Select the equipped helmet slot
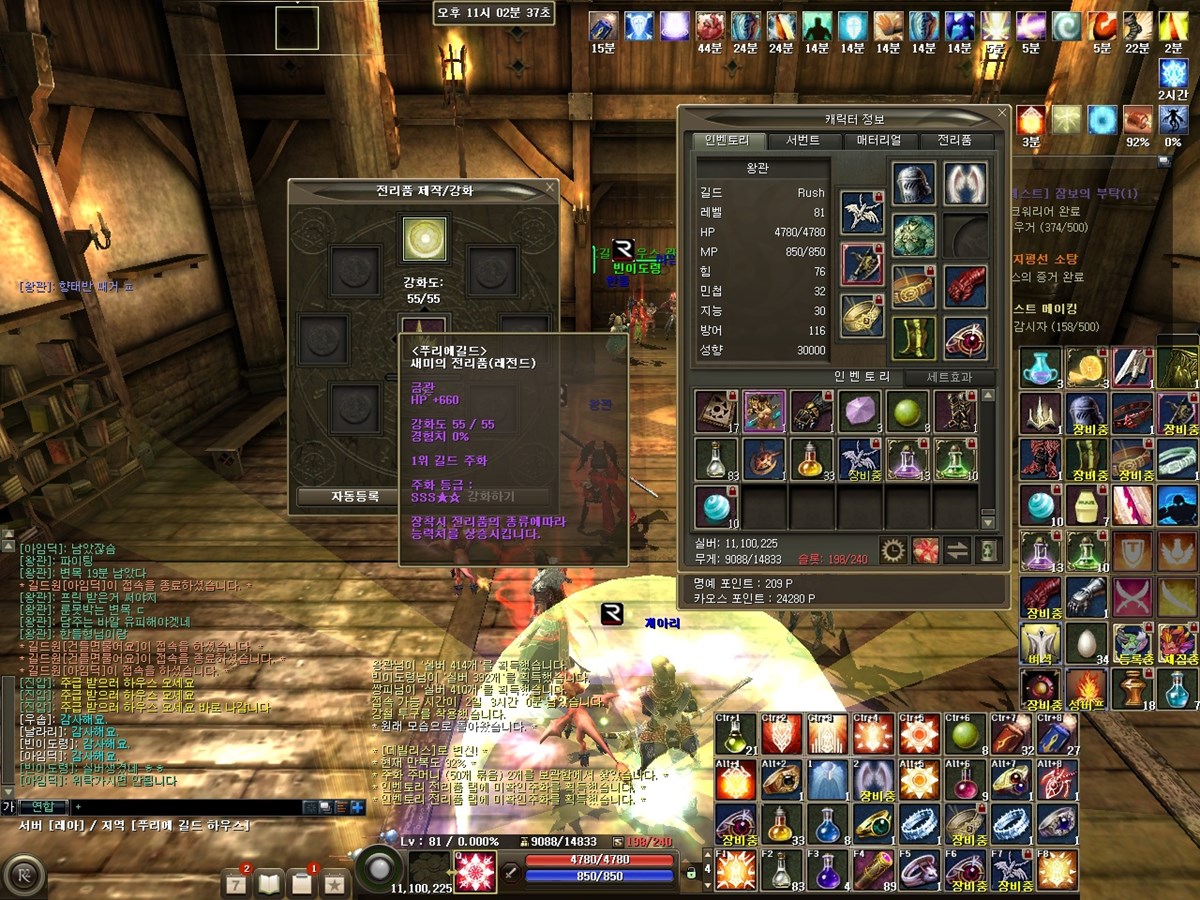 click(x=913, y=183)
